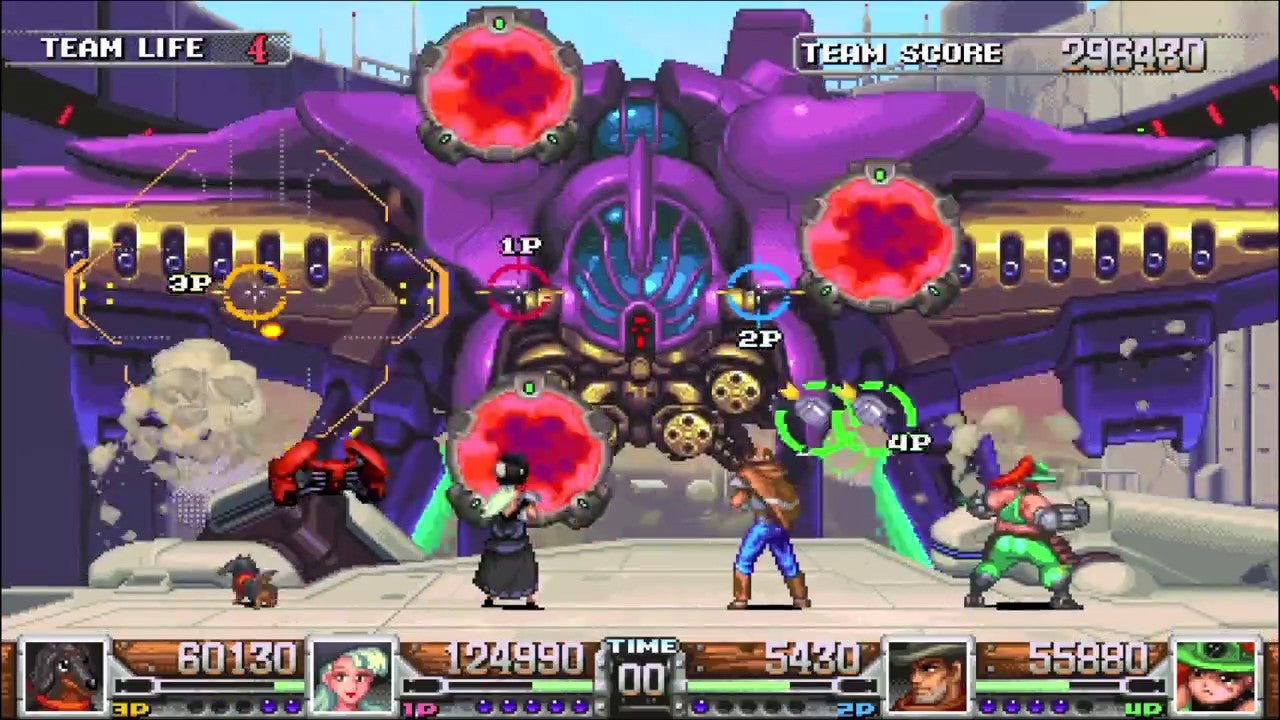Toggle a purple ammo dot beside the 2P label
Screen dimensions: 1280x720
(x=702, y=705)
